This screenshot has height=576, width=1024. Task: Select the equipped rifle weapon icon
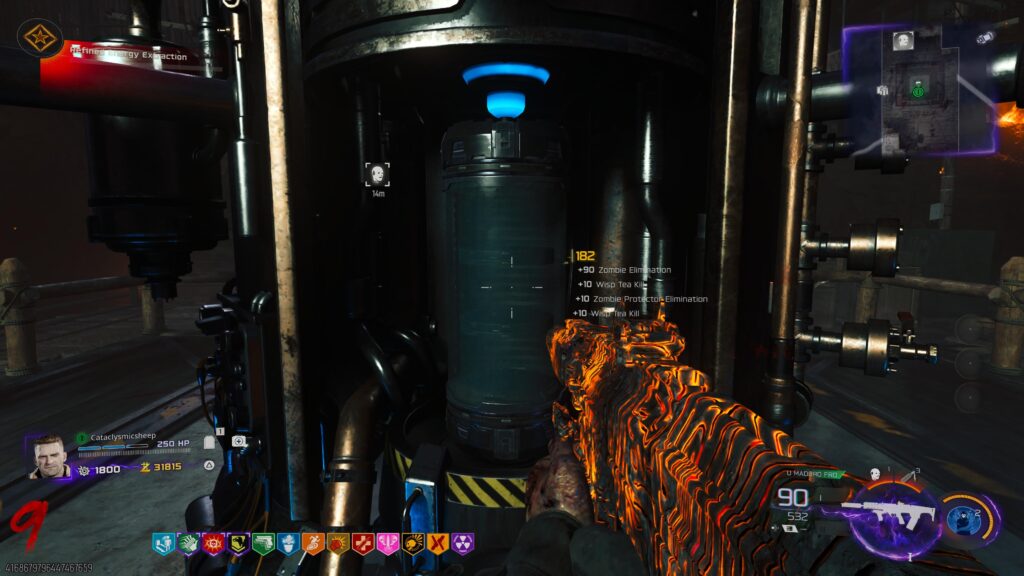(x=888, y=514)
